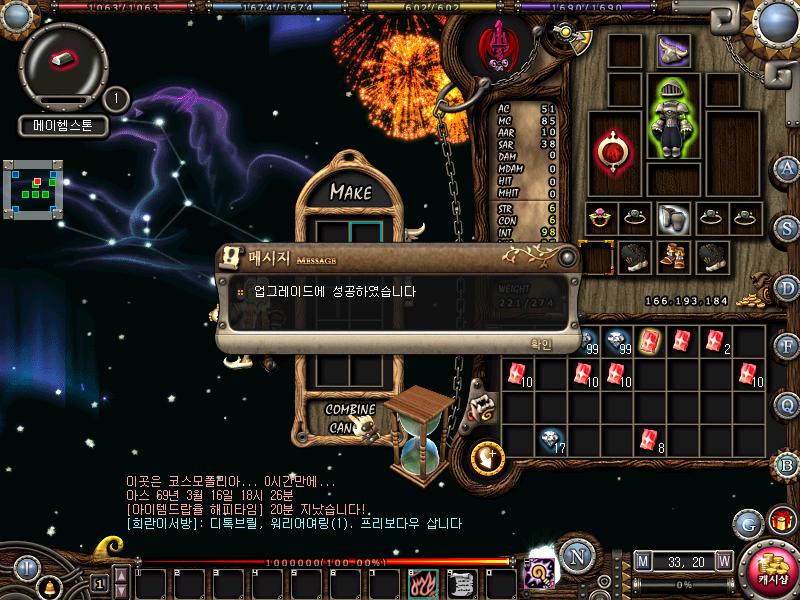800x600 pixels.
Task: Click the COMBINE button on the Make panel
Action: click(x=350, y=410)
